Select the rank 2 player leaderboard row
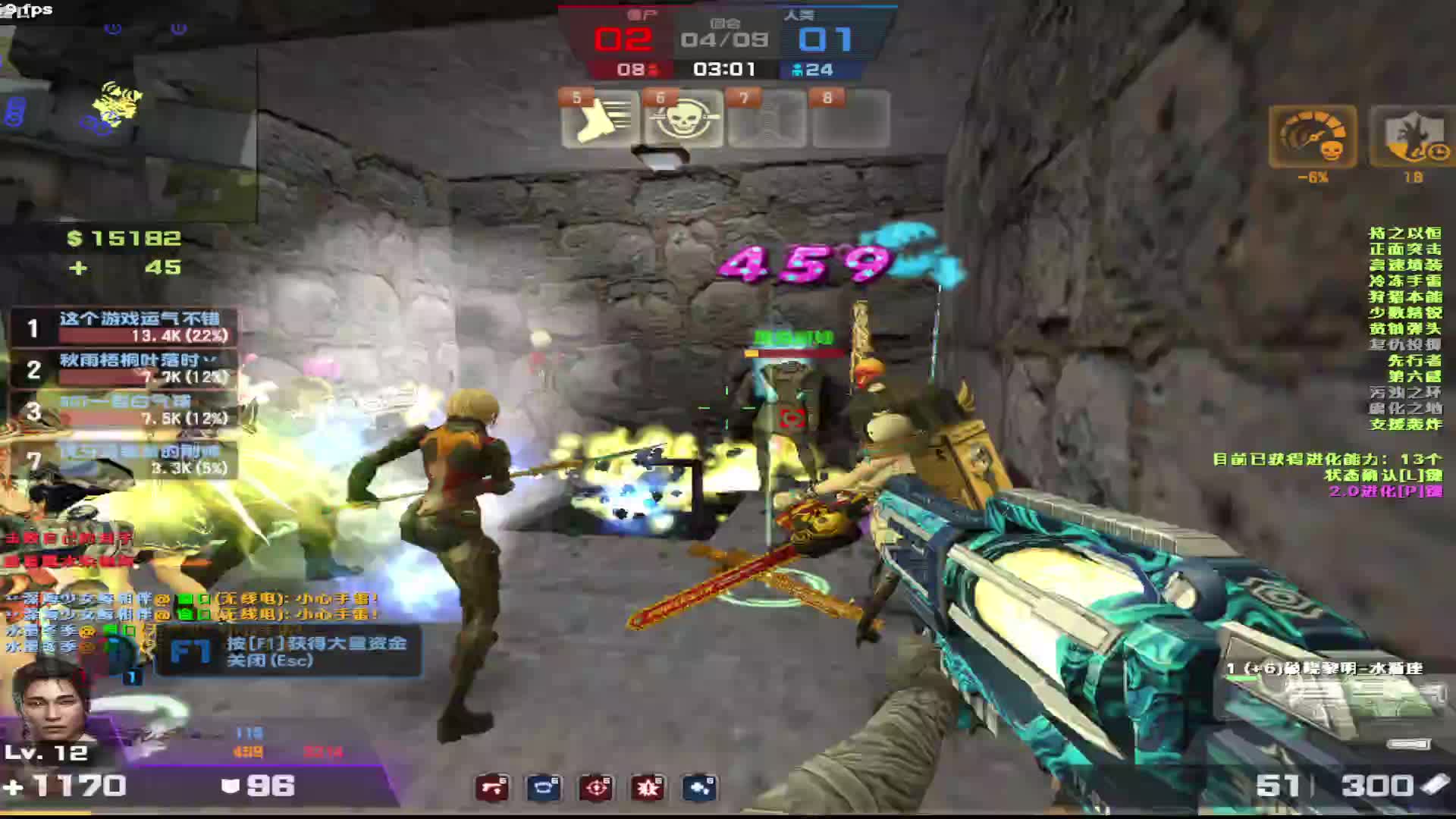This screenshot has width=1456, height=819. (124, 369)
